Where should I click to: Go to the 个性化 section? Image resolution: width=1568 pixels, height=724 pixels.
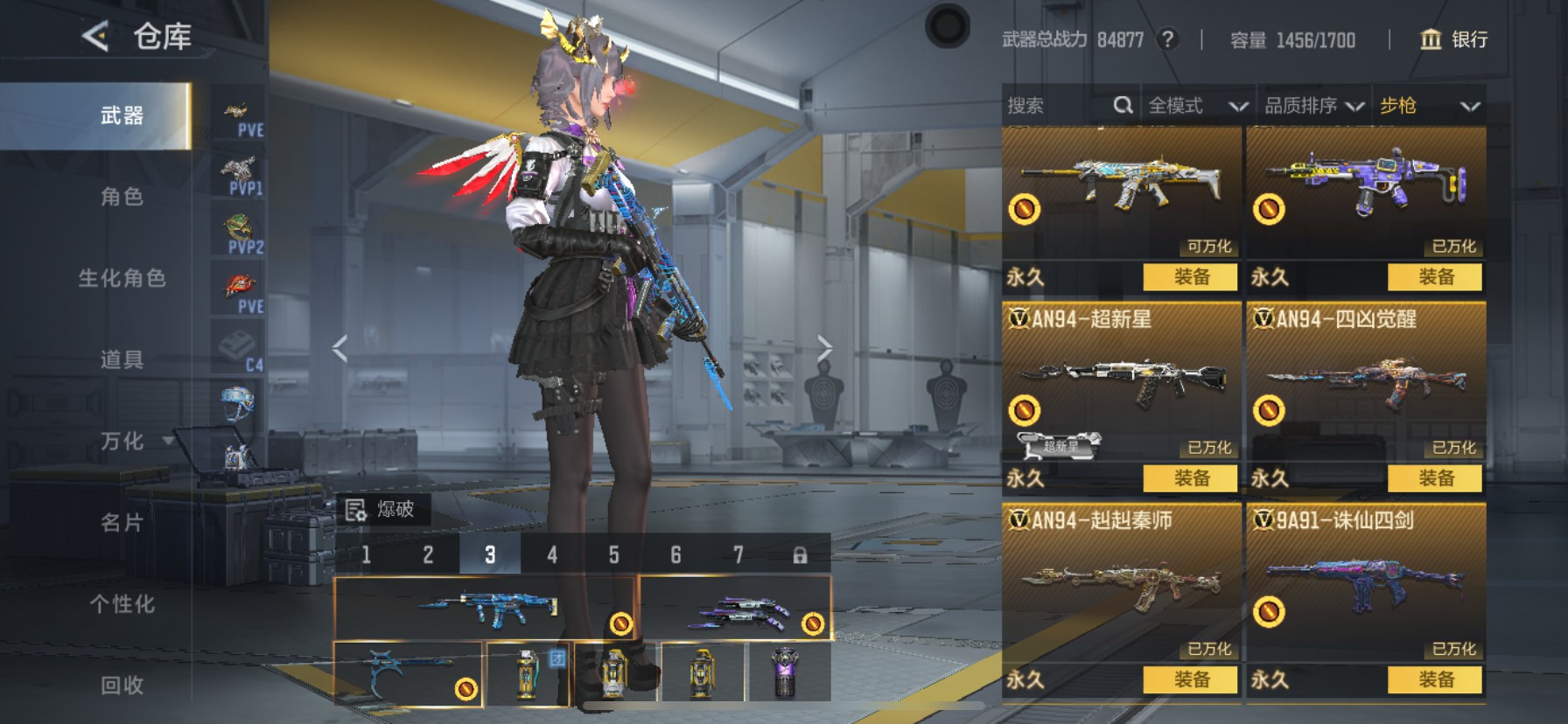point(122,603)
